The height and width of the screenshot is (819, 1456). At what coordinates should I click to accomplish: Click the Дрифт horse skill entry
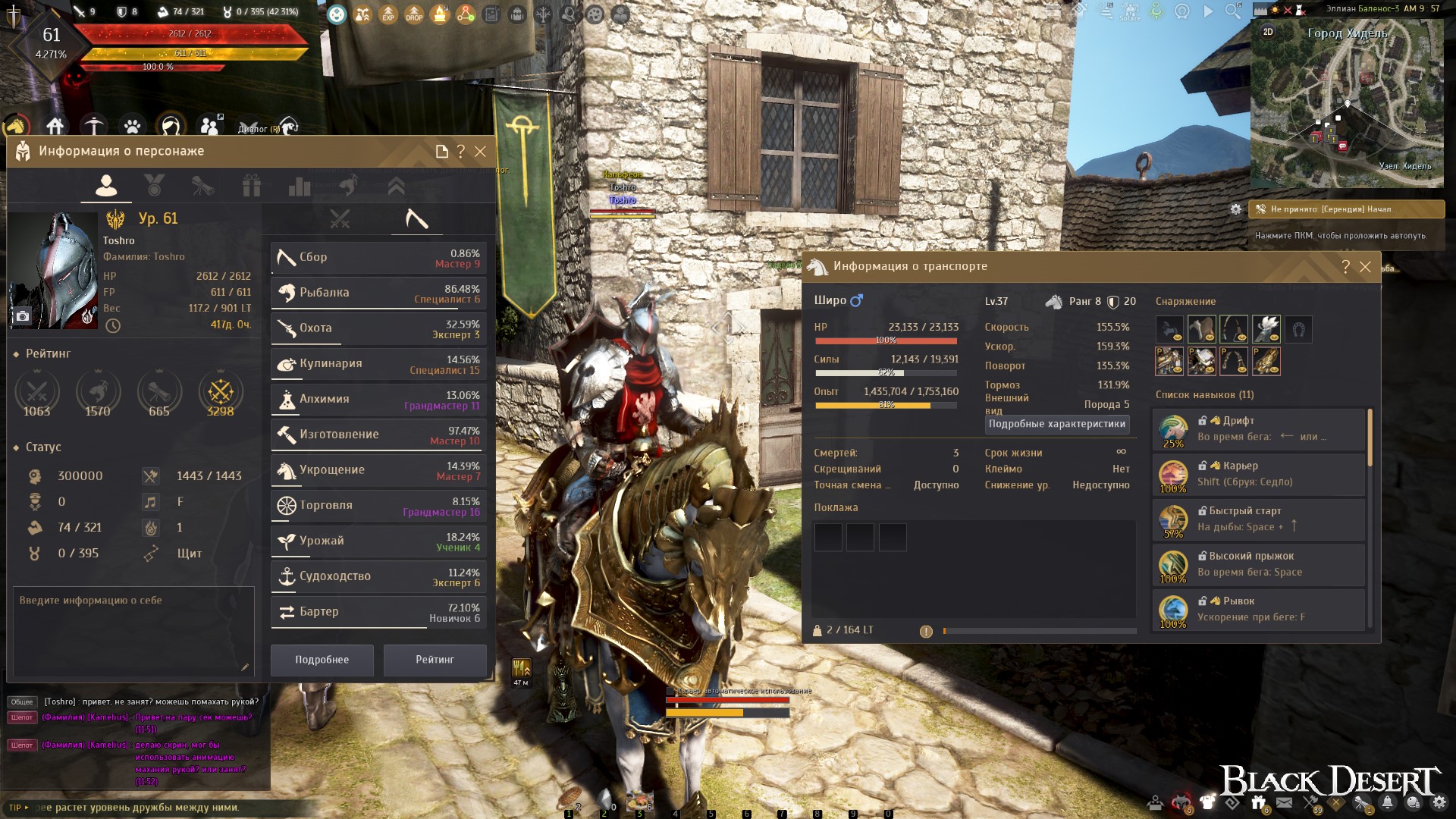pos(1259,429)
